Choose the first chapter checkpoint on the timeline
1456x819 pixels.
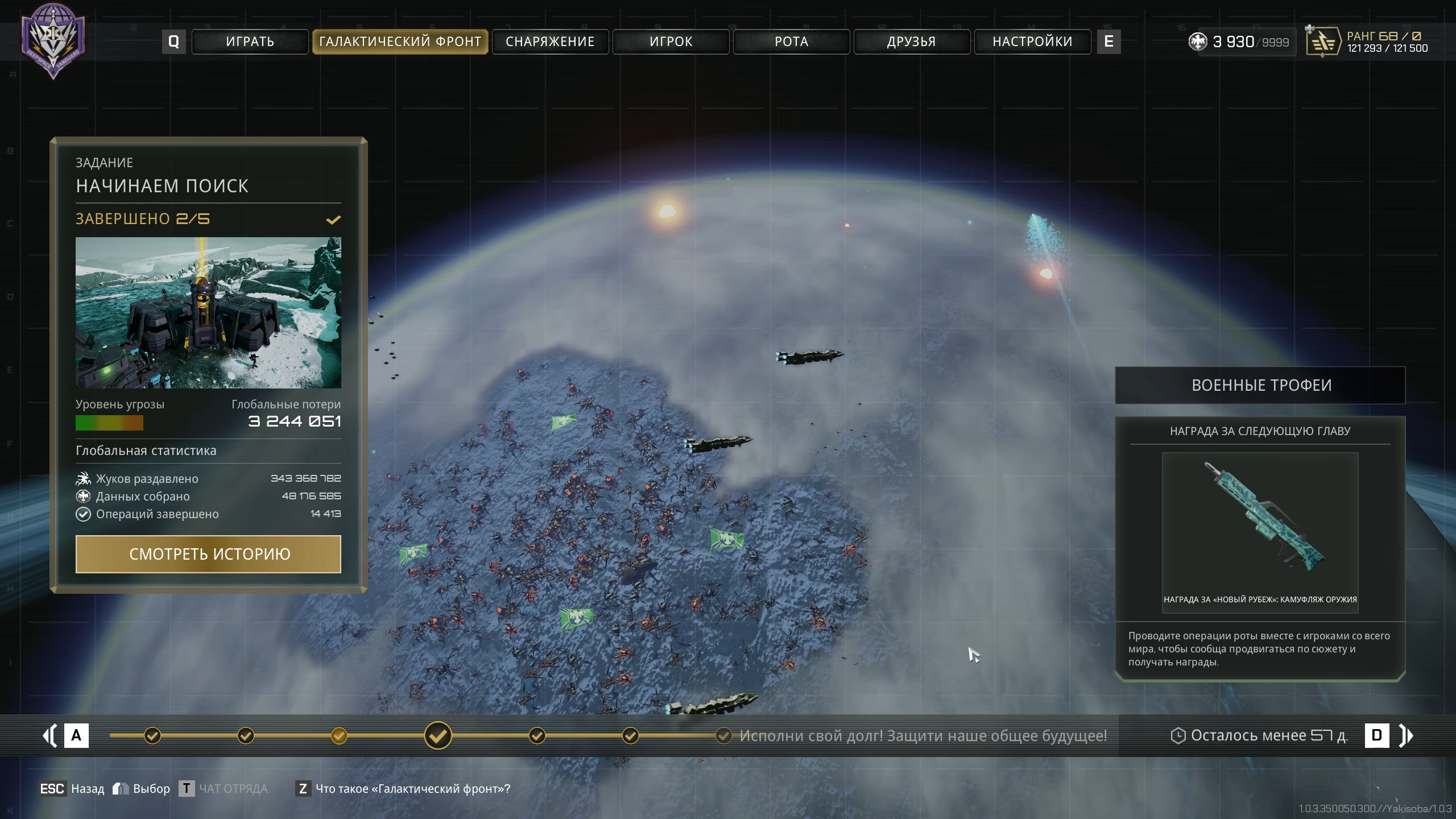(x=152, y=735)
